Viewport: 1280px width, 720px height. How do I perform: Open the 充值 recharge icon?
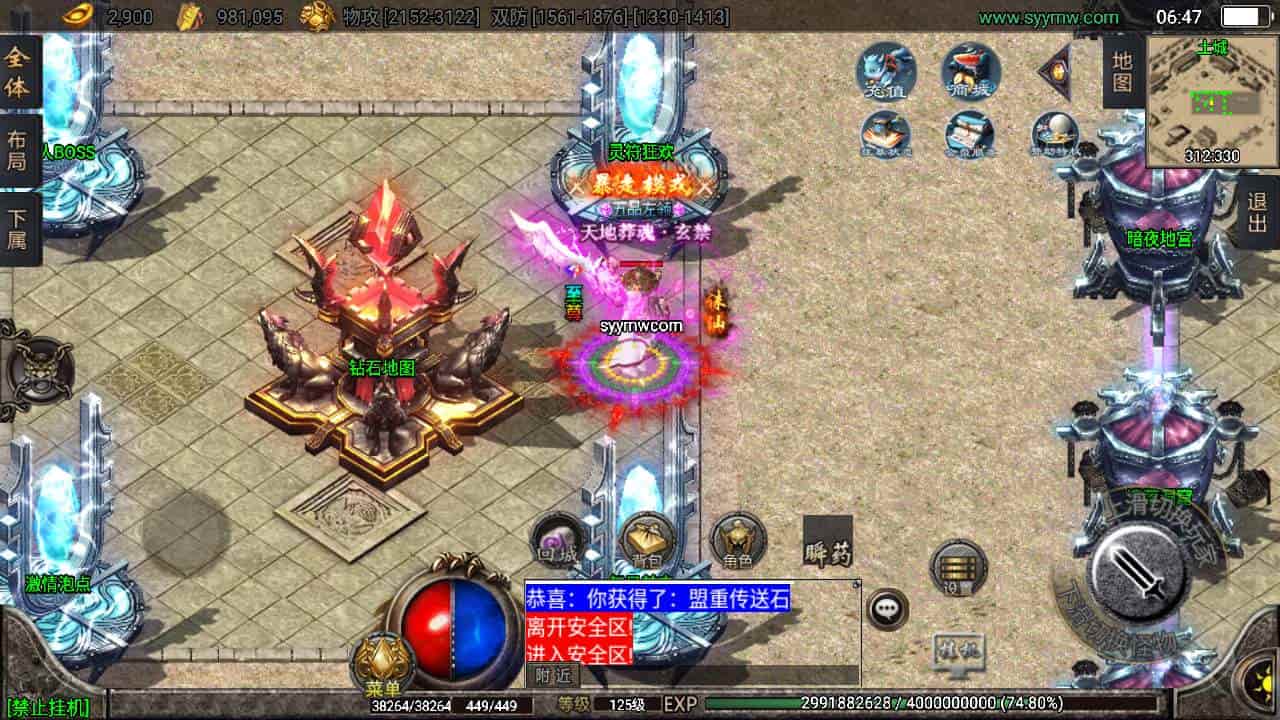[x=886, y=70]
